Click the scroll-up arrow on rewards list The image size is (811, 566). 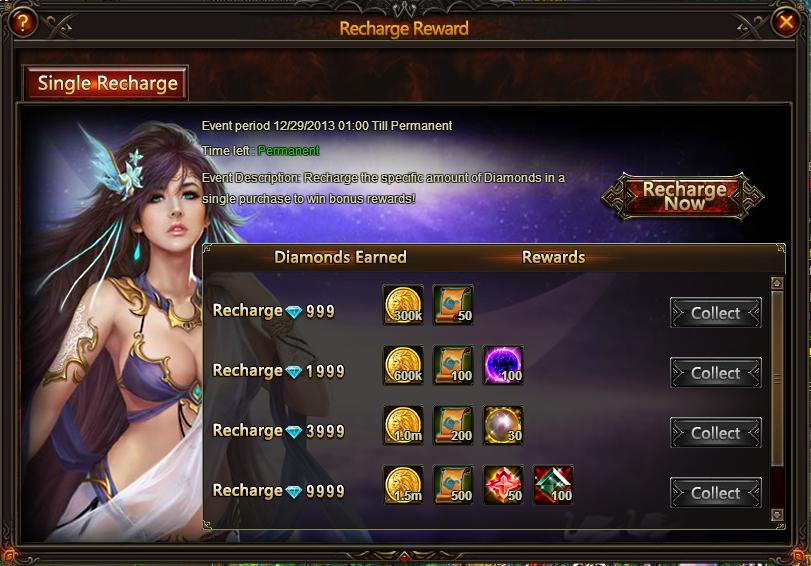click(x=777, y=284)
